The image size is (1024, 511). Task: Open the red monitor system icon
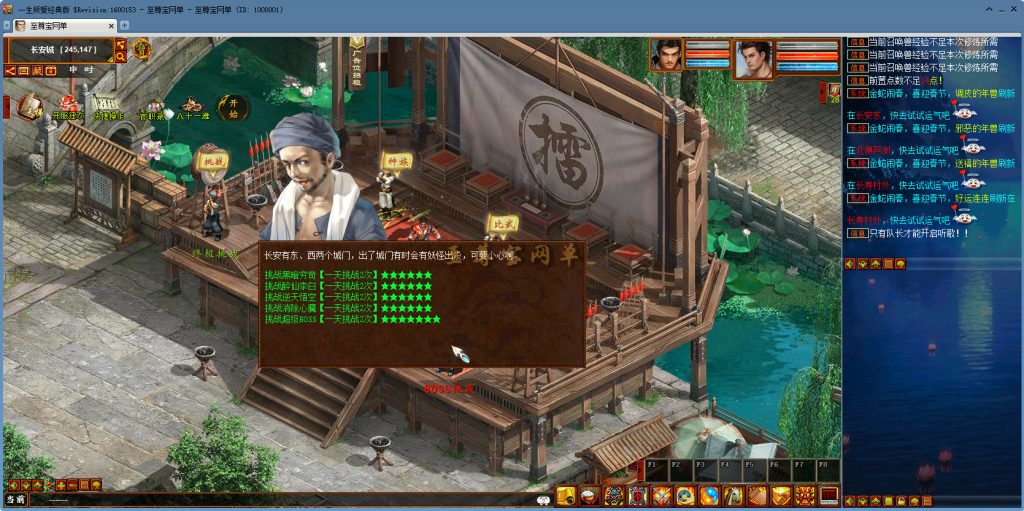(829, 495)
